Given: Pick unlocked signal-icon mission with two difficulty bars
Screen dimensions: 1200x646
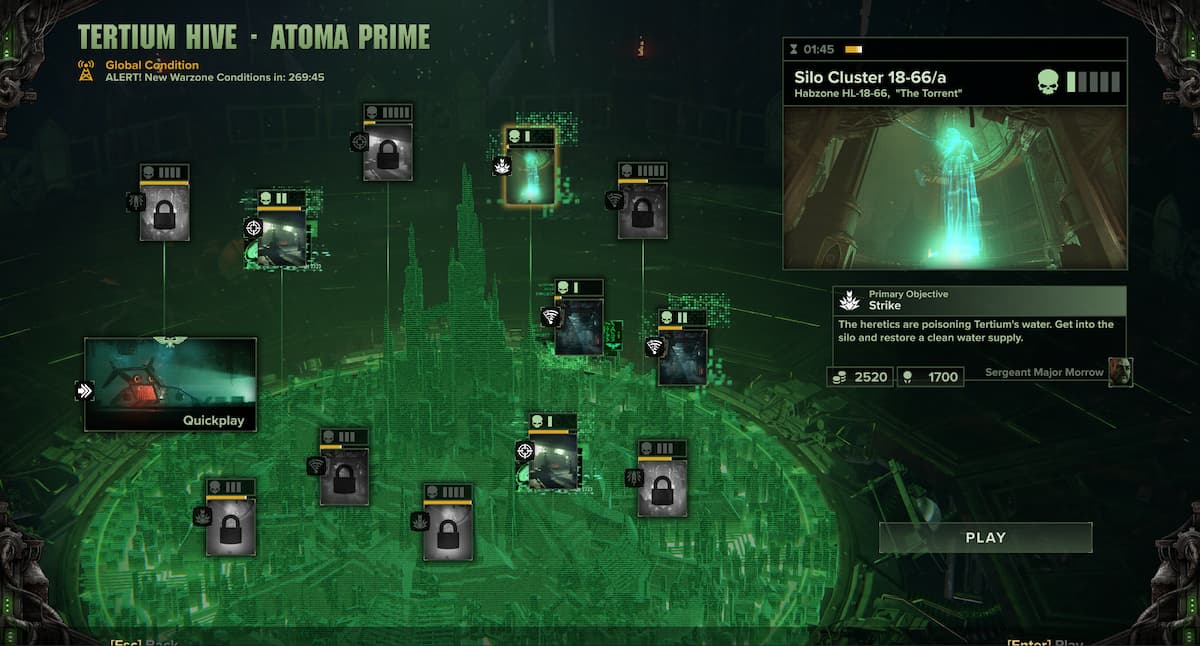Looking at the screenshot, I should [x=683, y=355].
